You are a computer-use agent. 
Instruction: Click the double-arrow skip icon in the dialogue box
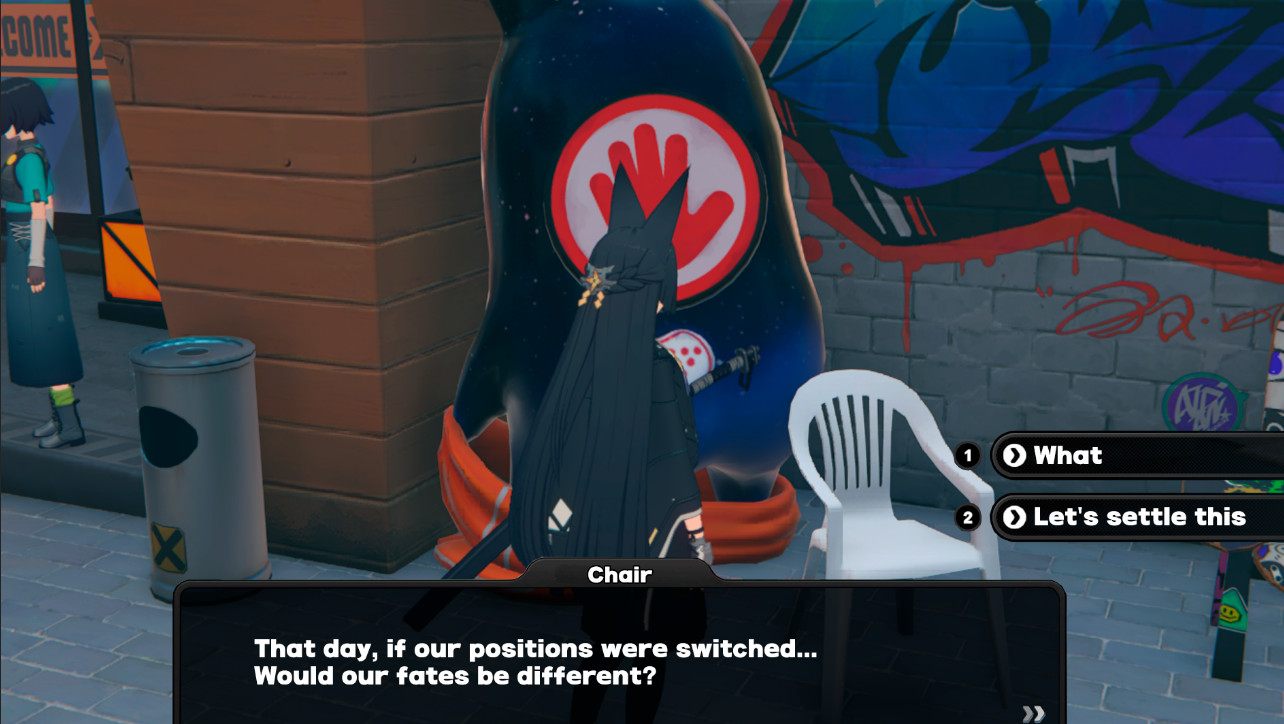[x=1035, y=711]
